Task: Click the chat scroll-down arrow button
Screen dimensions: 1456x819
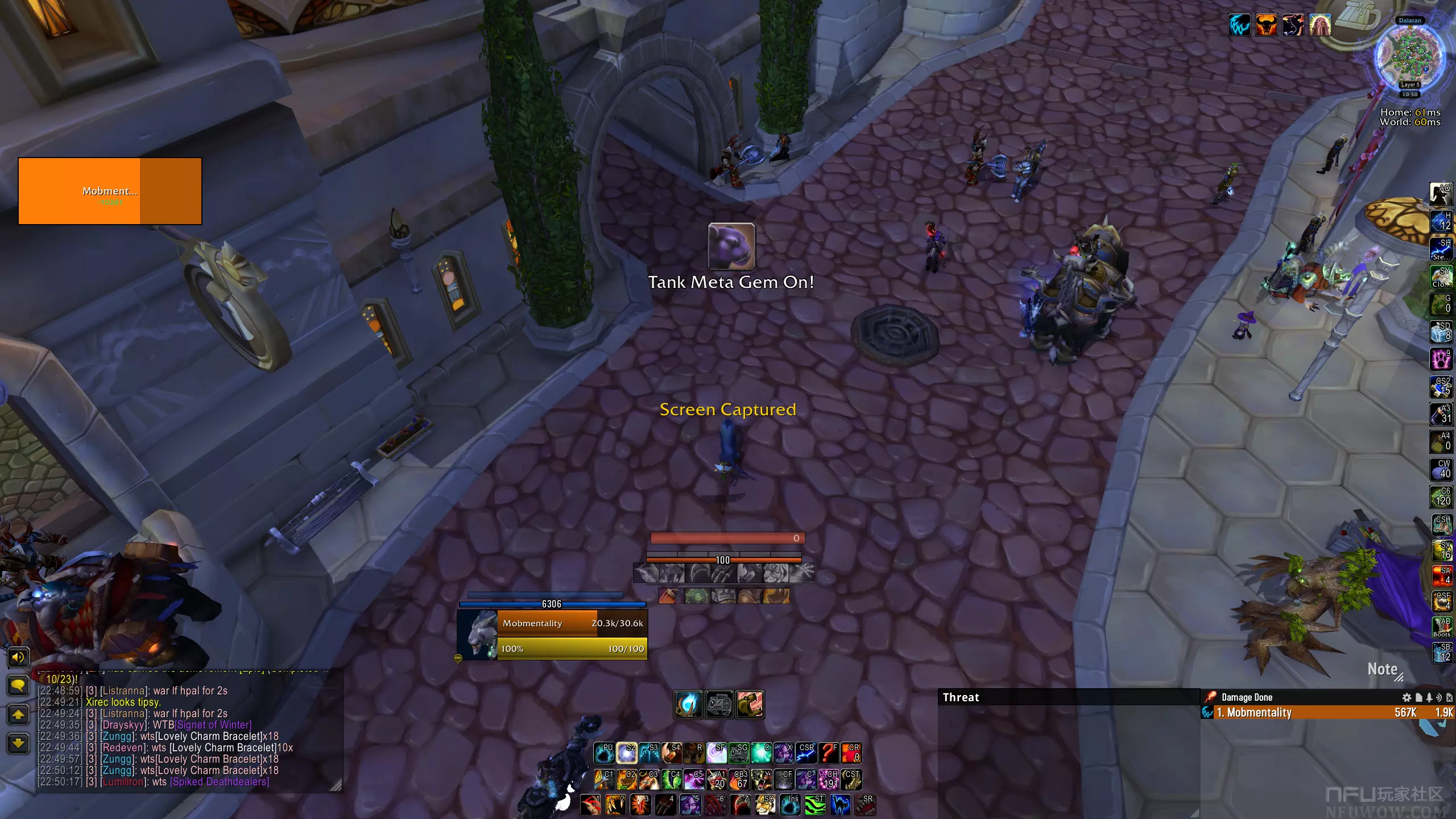Action: point(18,743)
